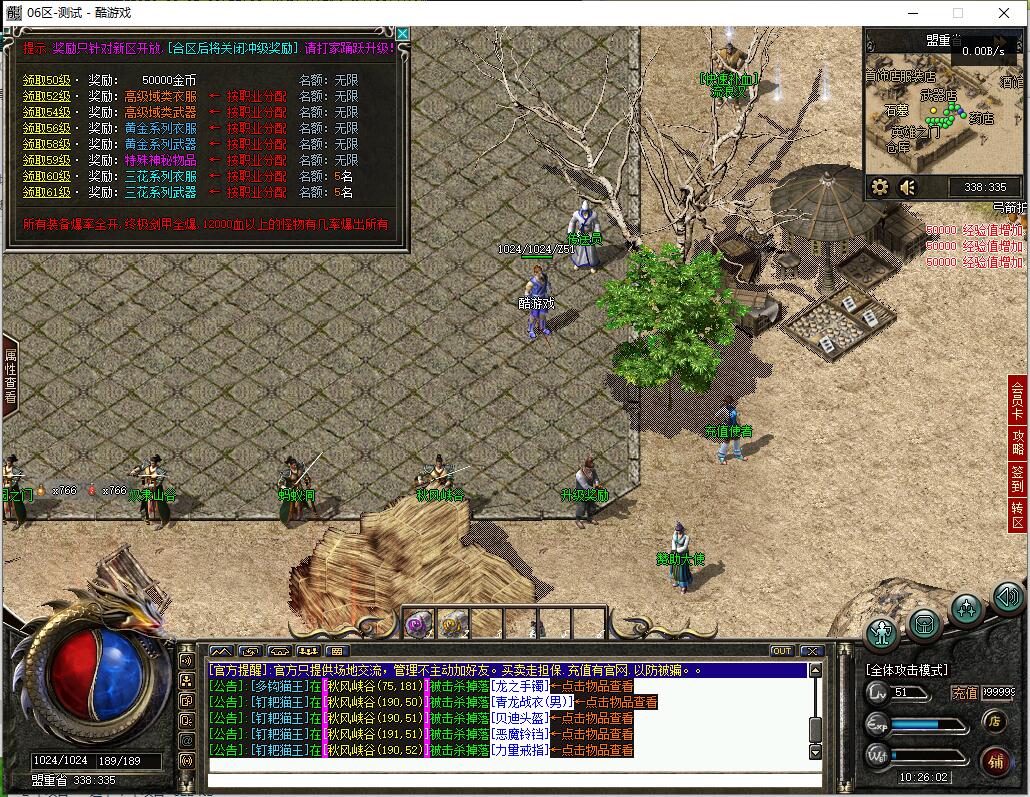Click the 龙之手镯 item link in chat
This screenshot has height=797, width=1030.
(x=522, y=686)
